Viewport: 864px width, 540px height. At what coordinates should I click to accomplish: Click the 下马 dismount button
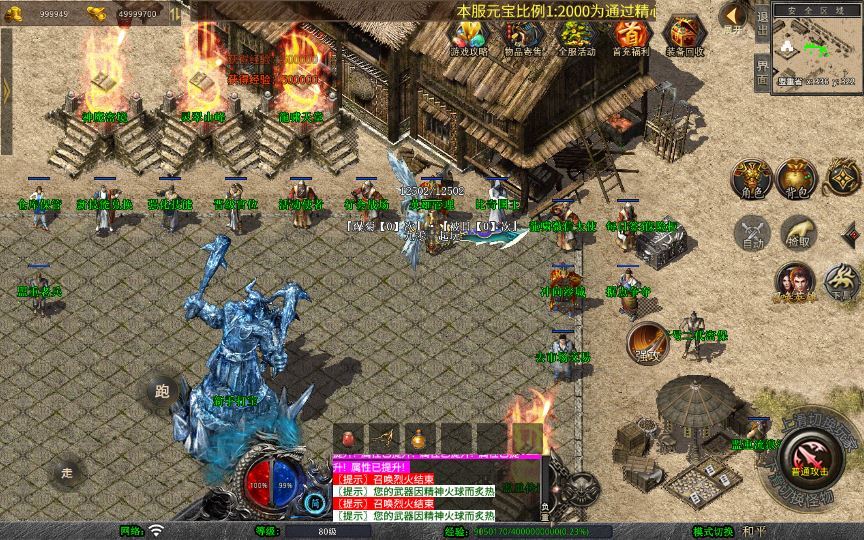[x=839, y=283]
